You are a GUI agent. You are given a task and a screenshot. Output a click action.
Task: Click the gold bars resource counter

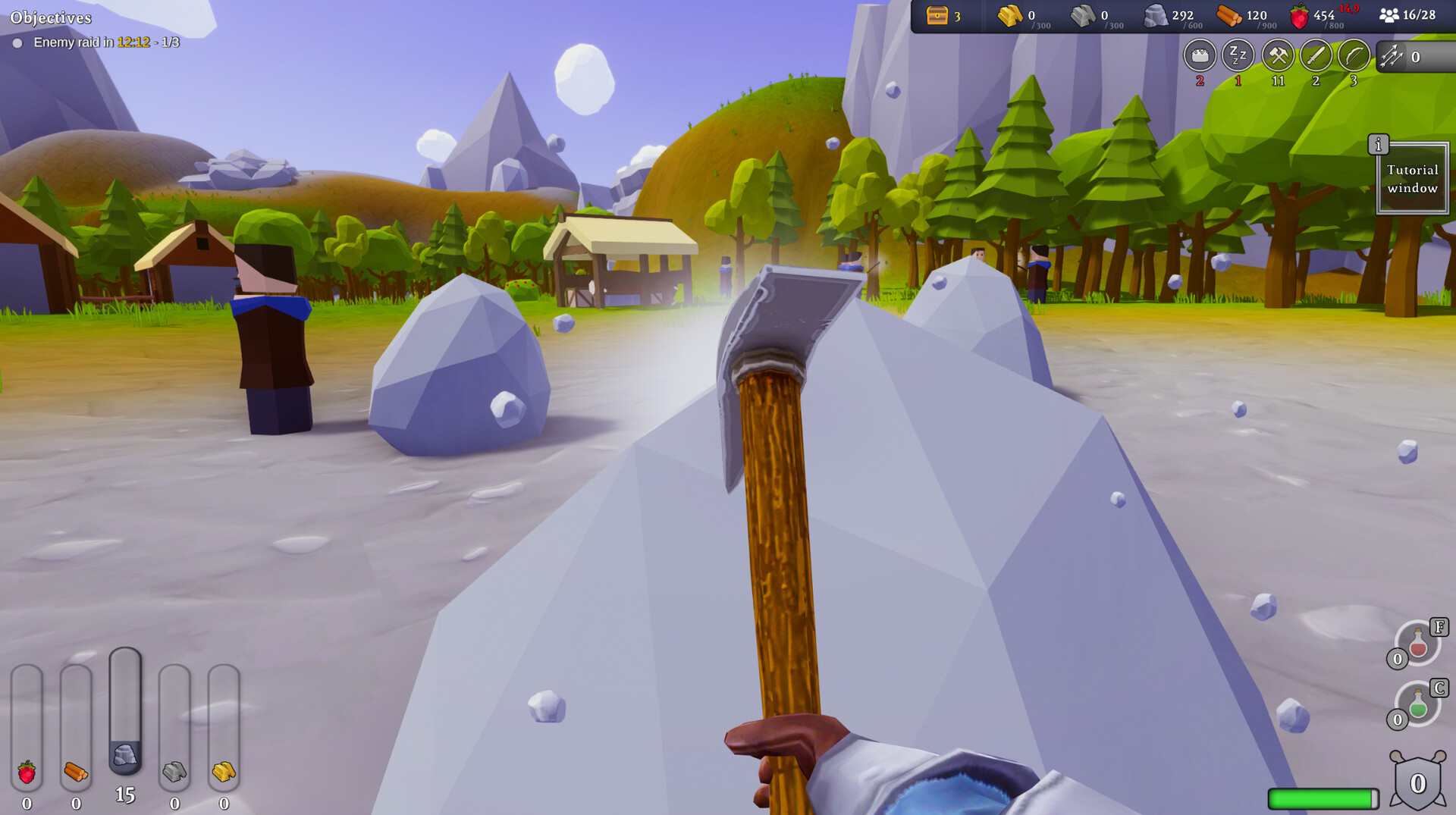pos(1012,14)
